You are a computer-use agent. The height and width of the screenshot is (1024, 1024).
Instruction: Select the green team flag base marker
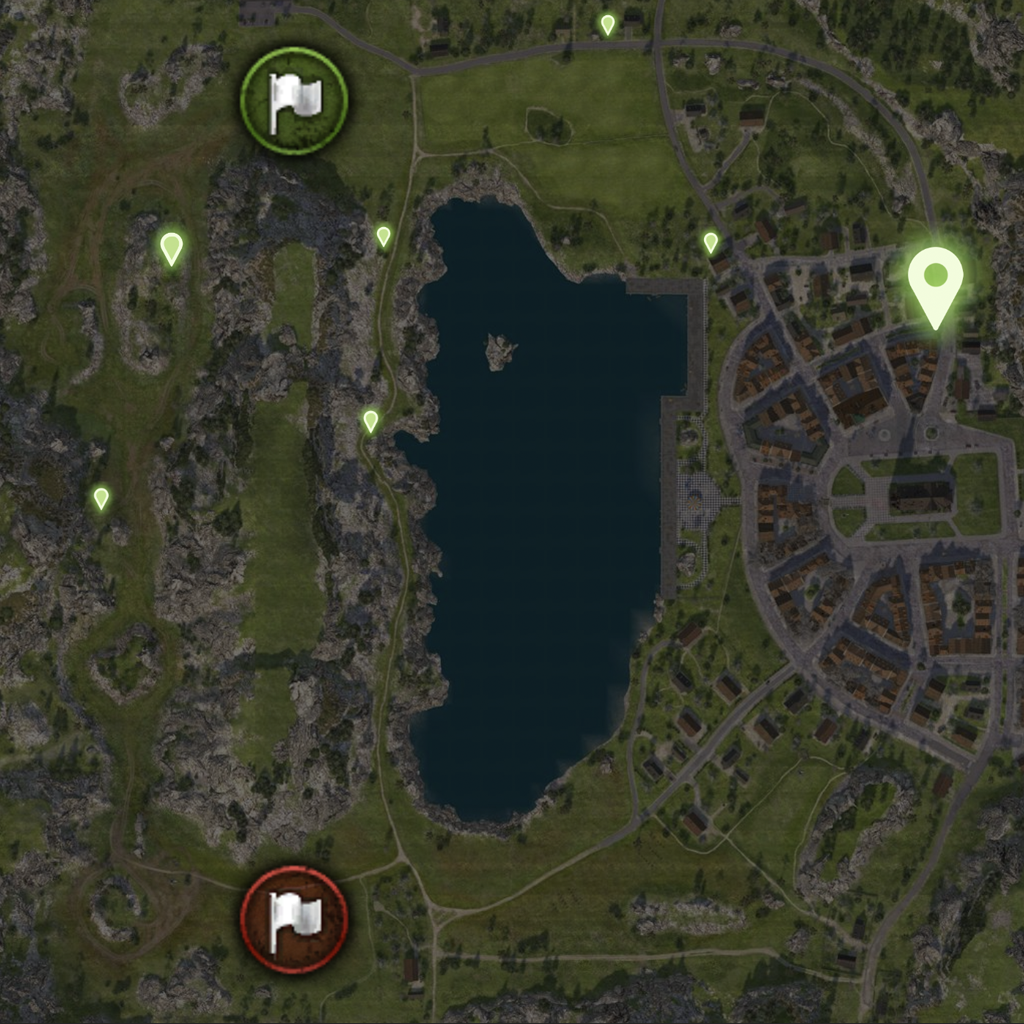294,100
